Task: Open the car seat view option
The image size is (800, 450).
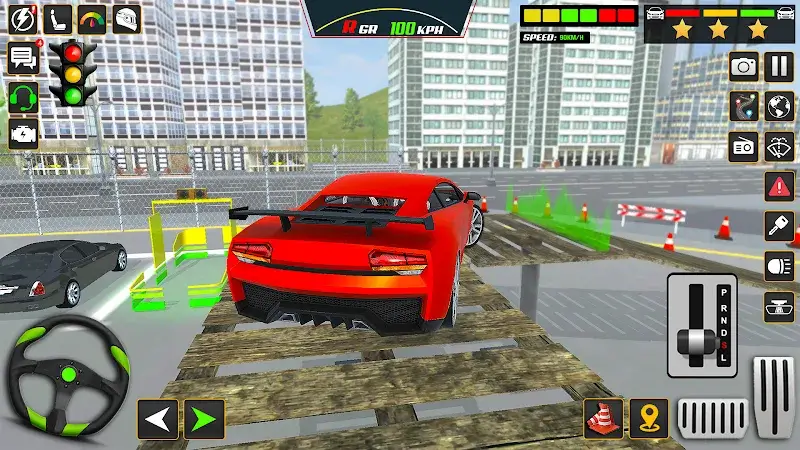Action: pyautogui.click(x=58, y=18)
